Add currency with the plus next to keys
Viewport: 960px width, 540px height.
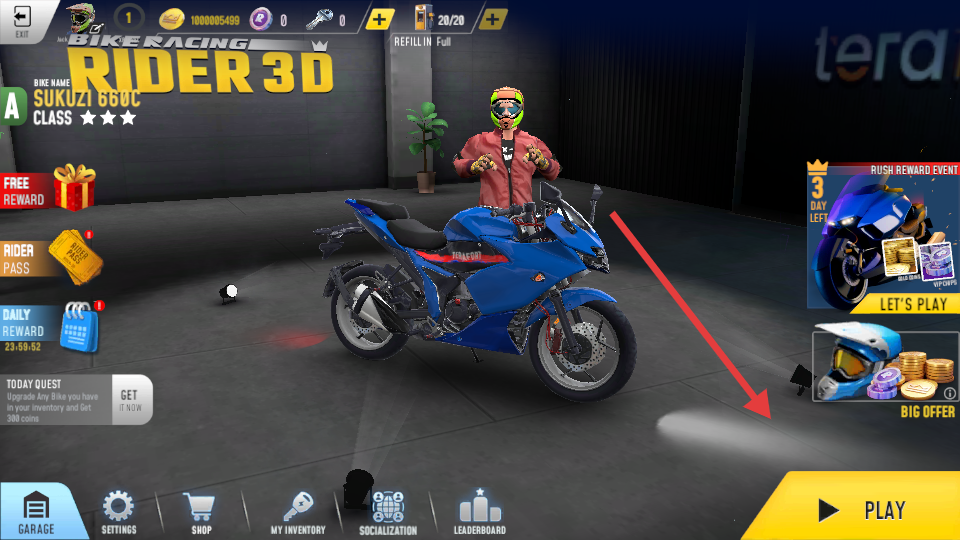(380, 20)
